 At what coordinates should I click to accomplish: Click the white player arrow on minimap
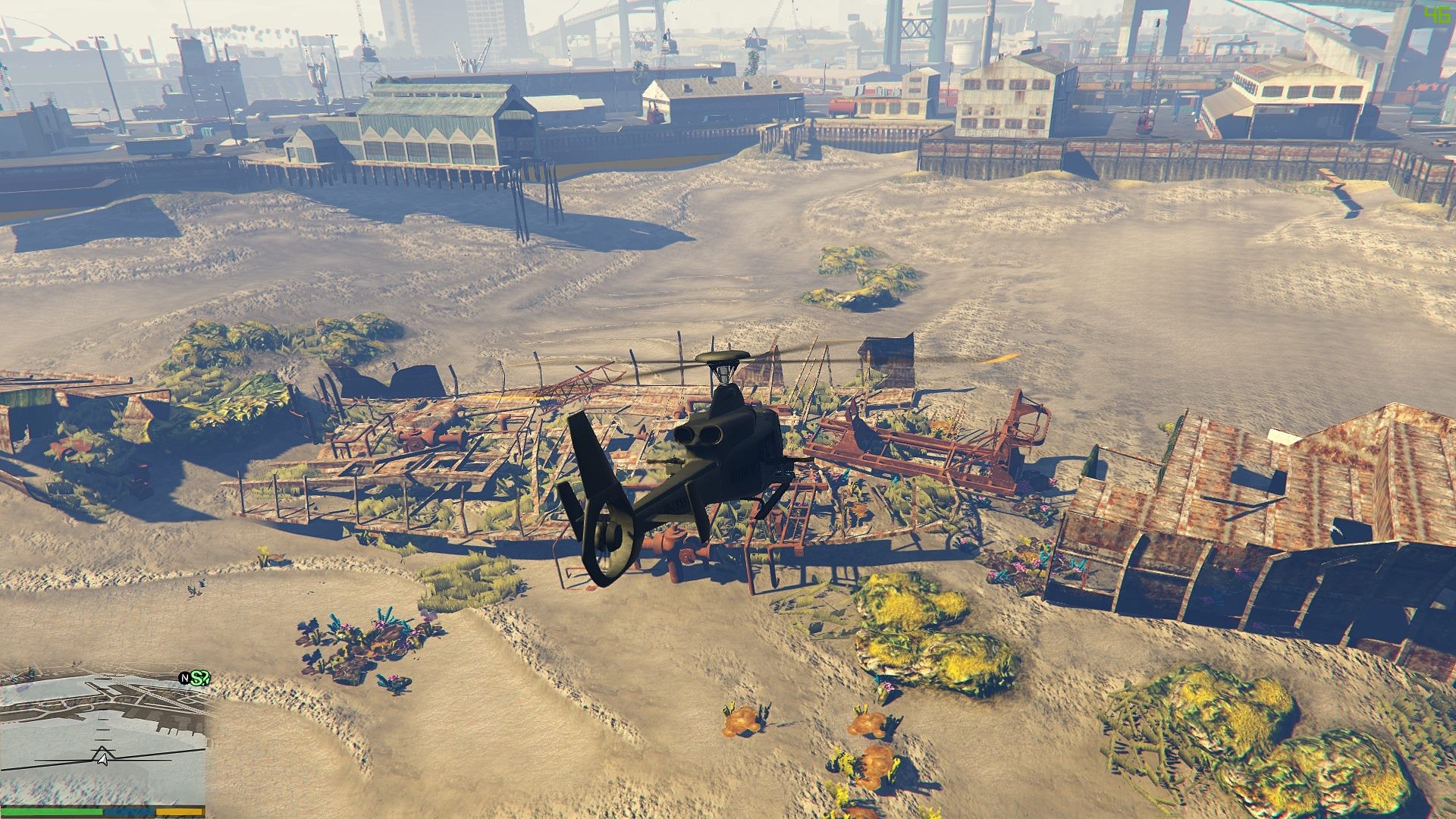click(102, 756)
